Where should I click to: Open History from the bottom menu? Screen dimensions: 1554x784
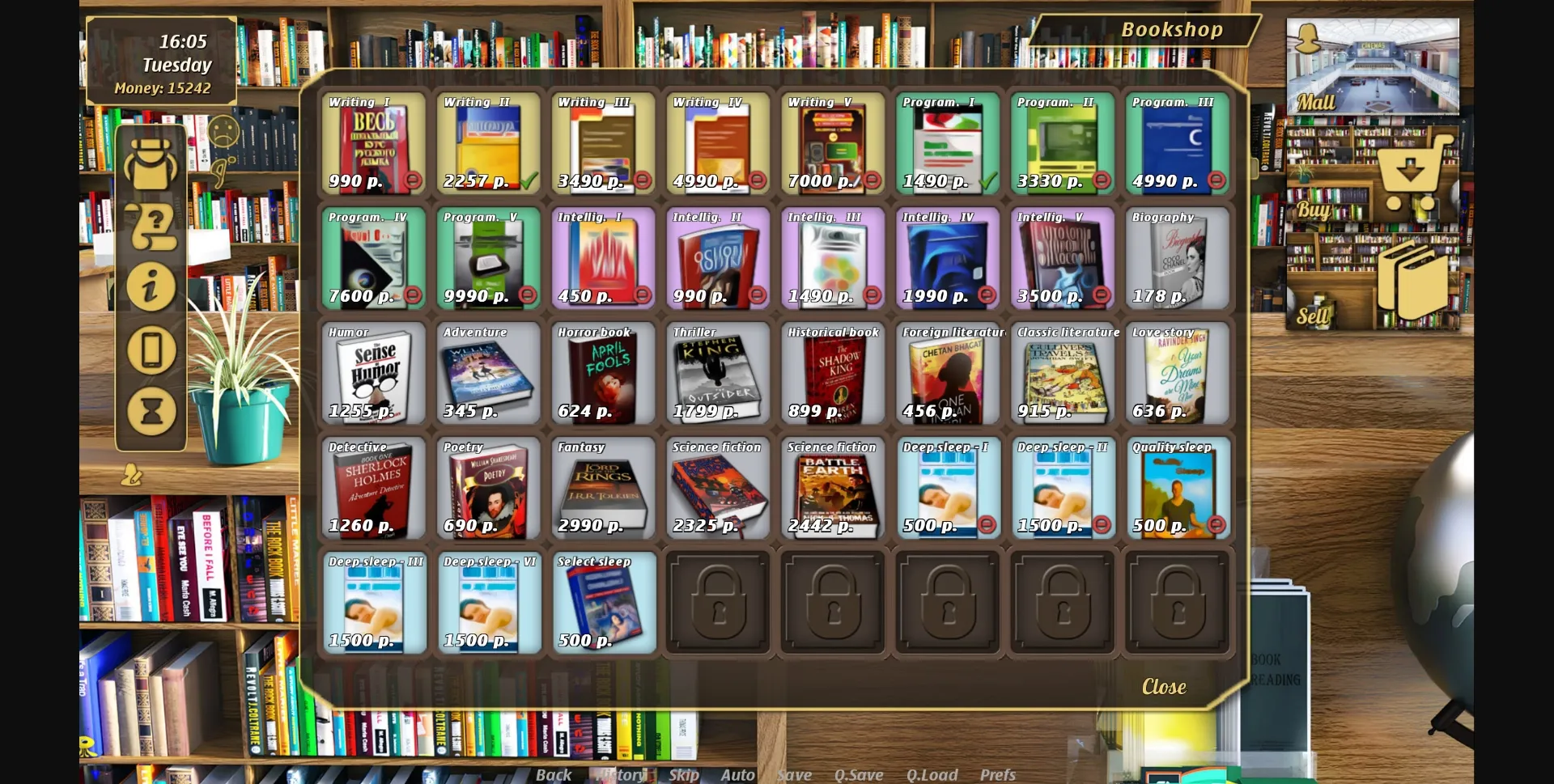620,774
